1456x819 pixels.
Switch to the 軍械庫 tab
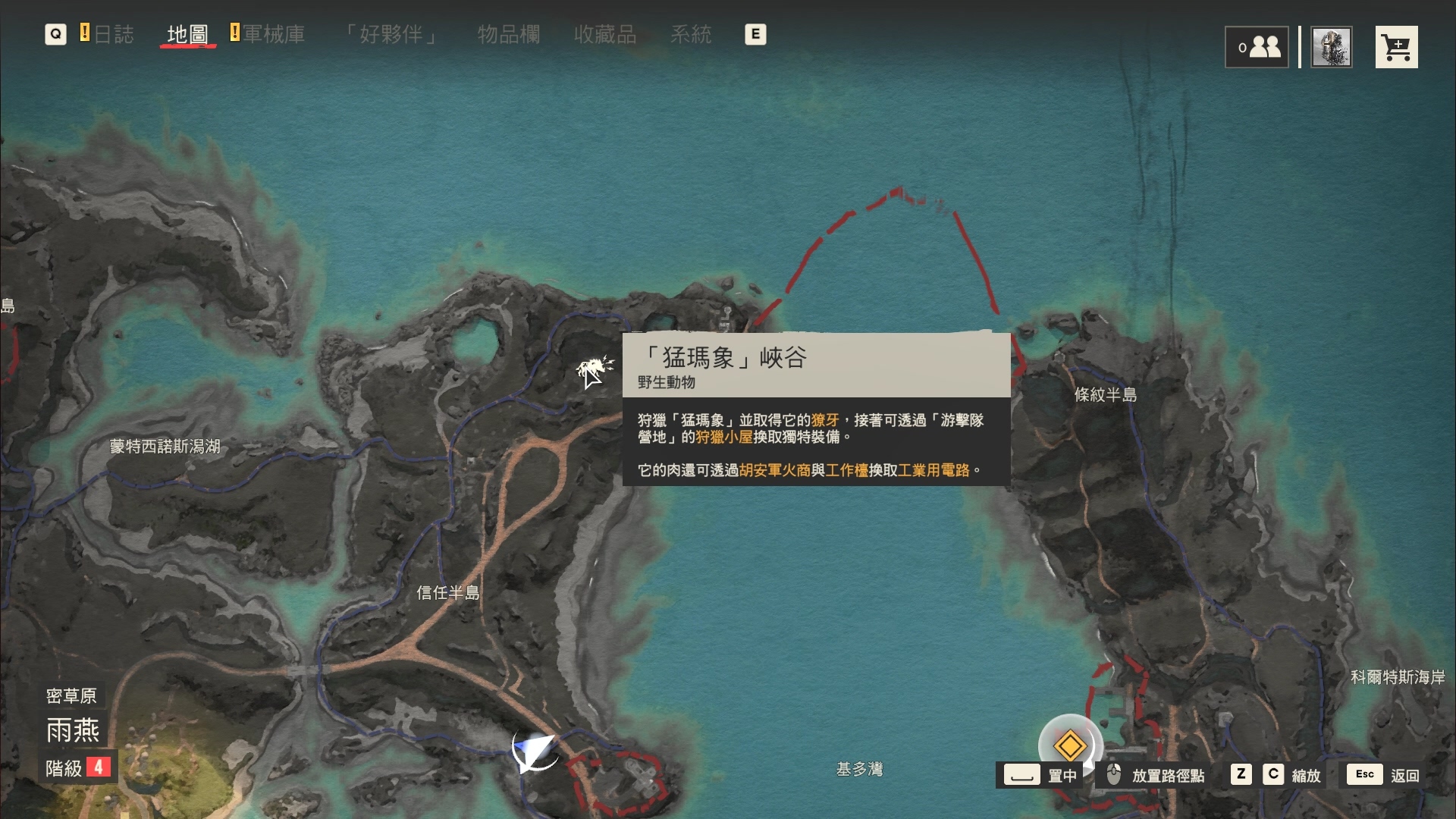coord(275,34)
